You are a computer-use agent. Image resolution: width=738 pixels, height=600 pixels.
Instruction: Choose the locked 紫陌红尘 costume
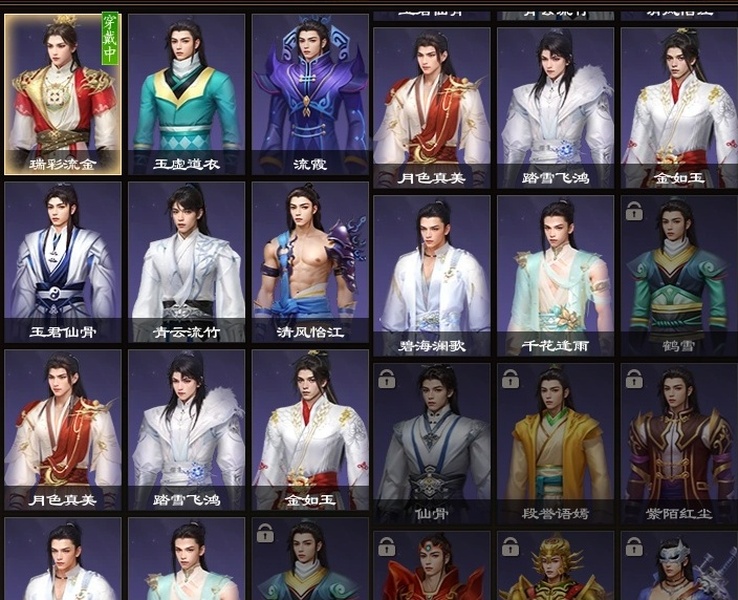tap(679, 444)
